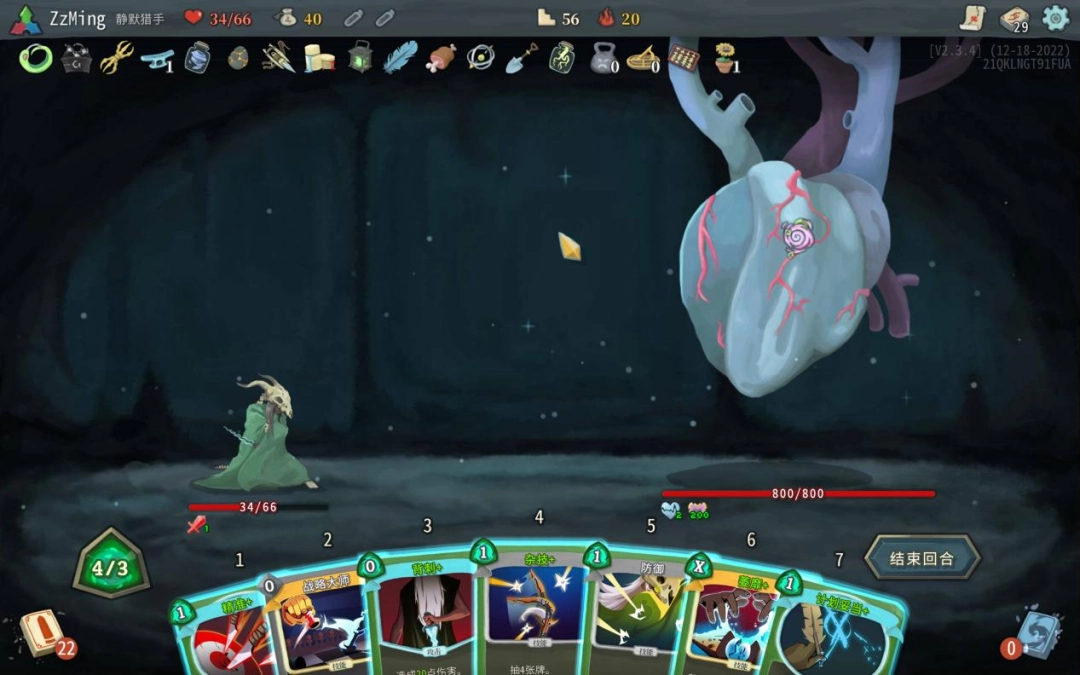Open the map scroll
The width and height of the screenshot is (1080, 675).
pyautogui.click(x=973, y=18)
